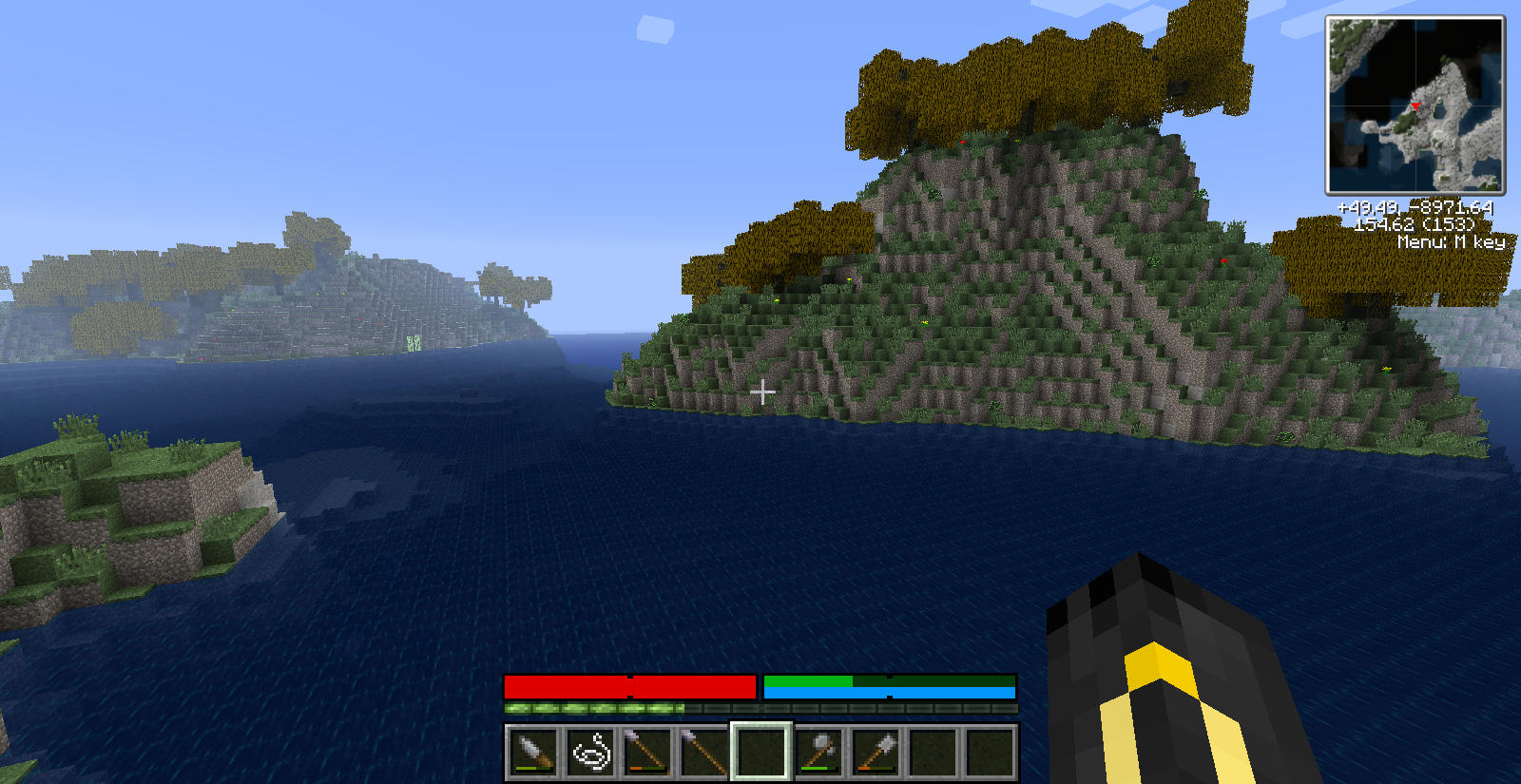Equip the stone axe from the hotbar
This screenshot has width=1521, height=784.
[x=818, y=753]
